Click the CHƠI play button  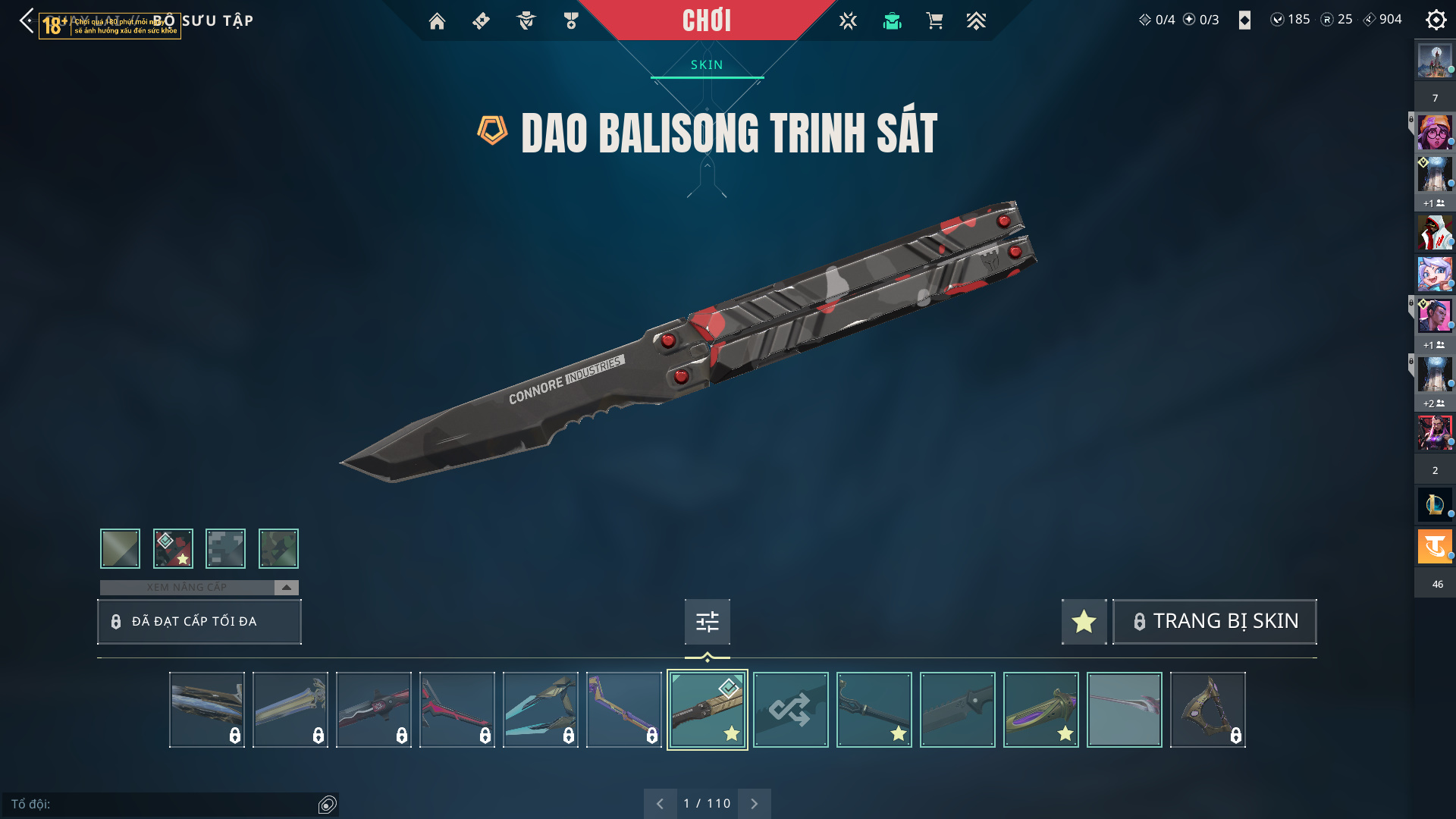pos(706,20)
